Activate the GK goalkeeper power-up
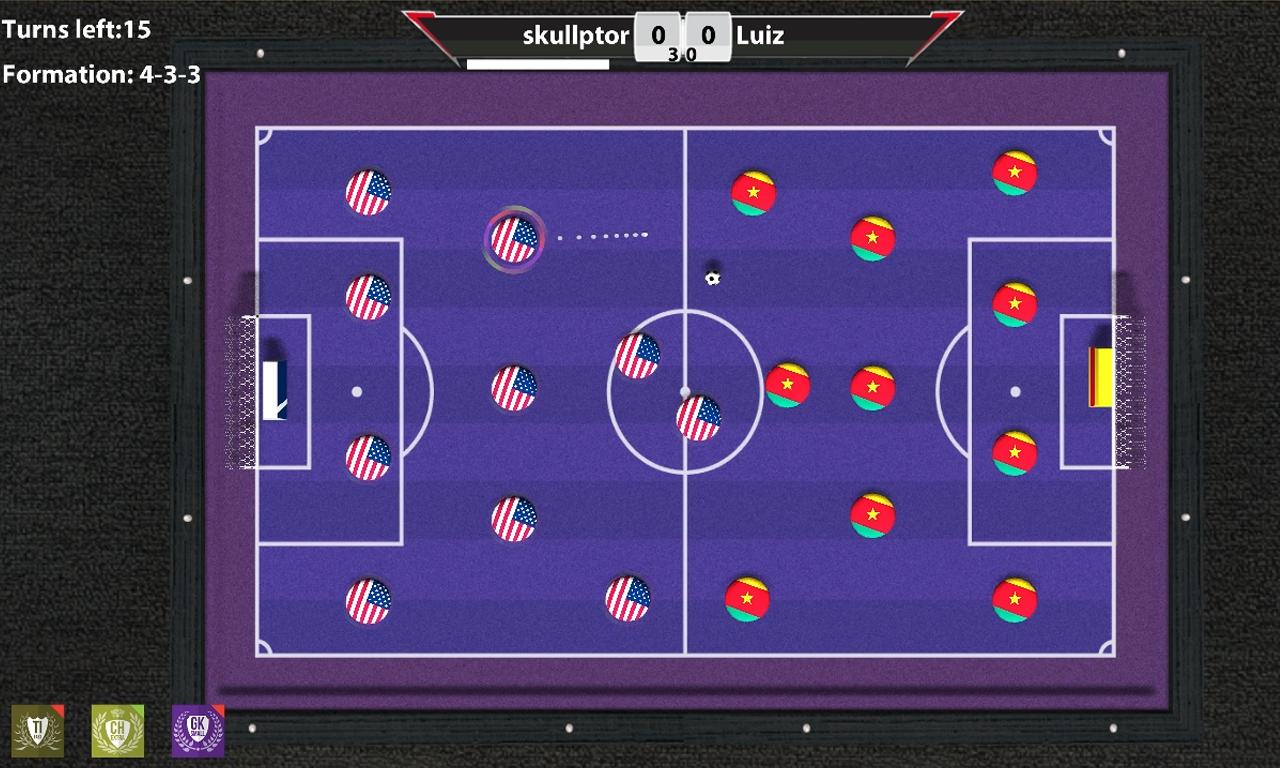Screen dimensions: 1280x768 point(196,731)
